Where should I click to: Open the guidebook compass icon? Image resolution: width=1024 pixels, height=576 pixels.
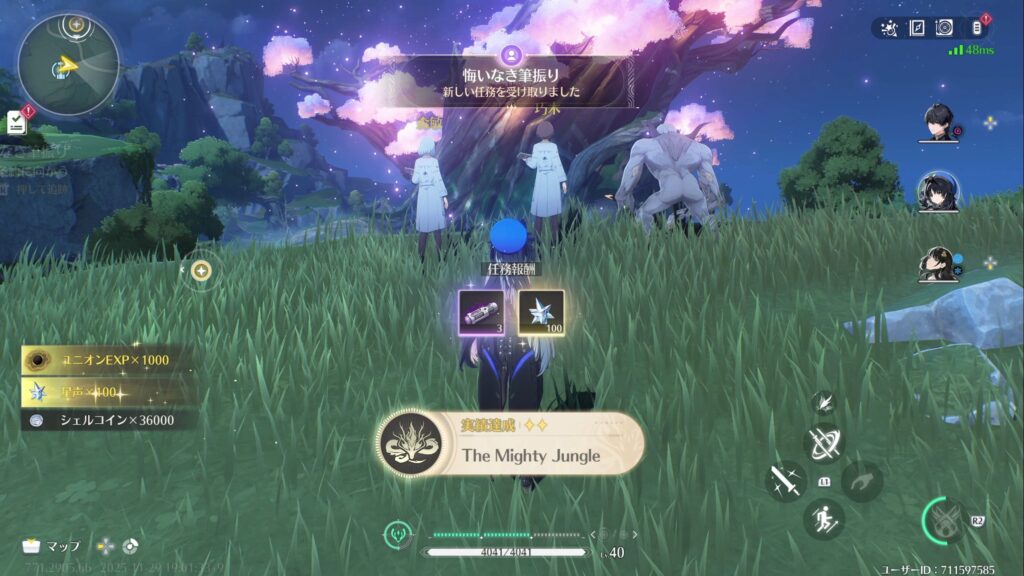(x=917, y=28)
